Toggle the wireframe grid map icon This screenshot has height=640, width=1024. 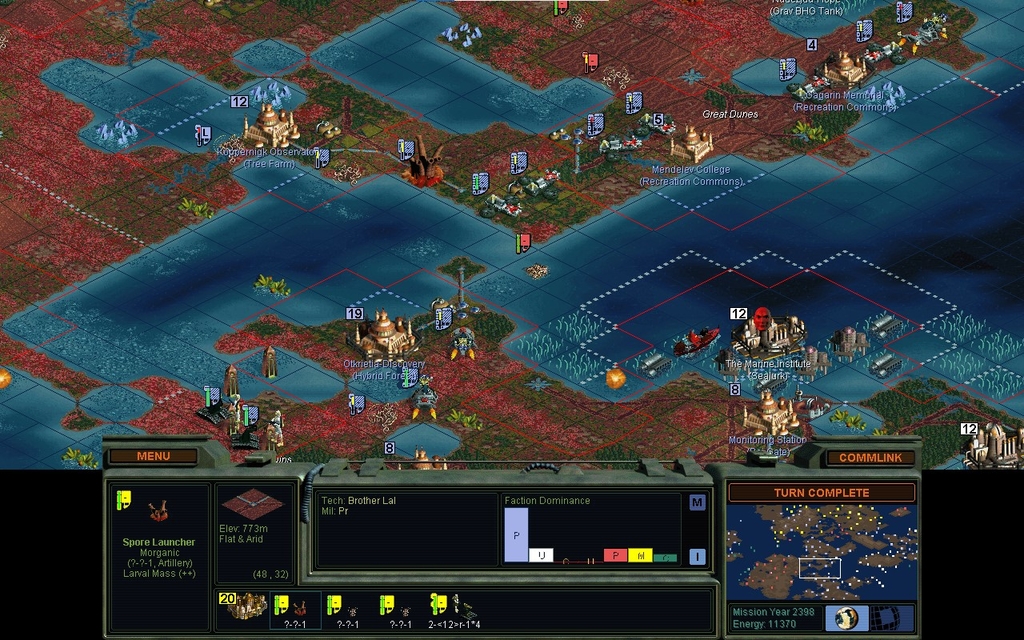[886, 617]
